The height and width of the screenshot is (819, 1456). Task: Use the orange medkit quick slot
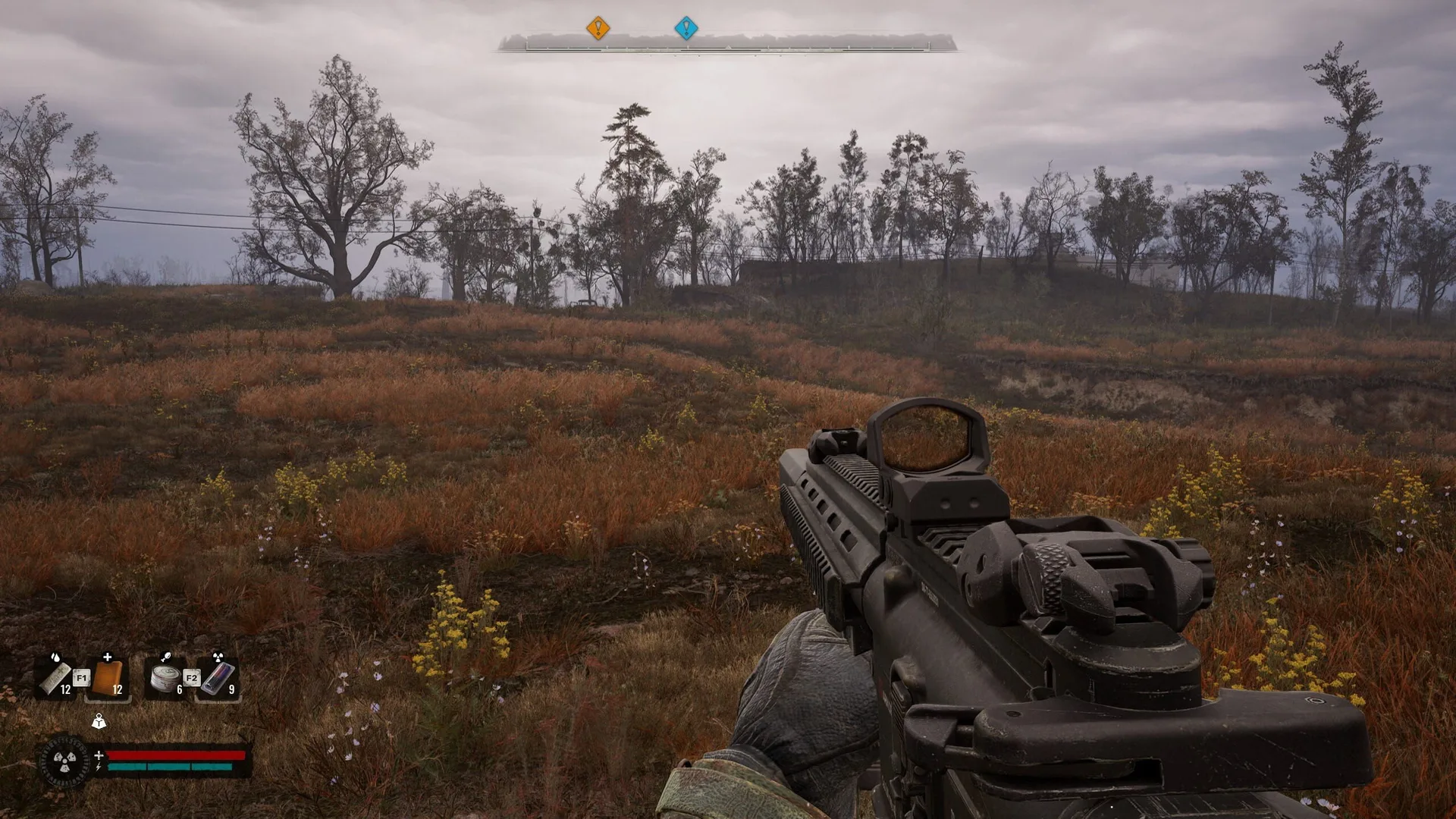[x=108, y=677]
